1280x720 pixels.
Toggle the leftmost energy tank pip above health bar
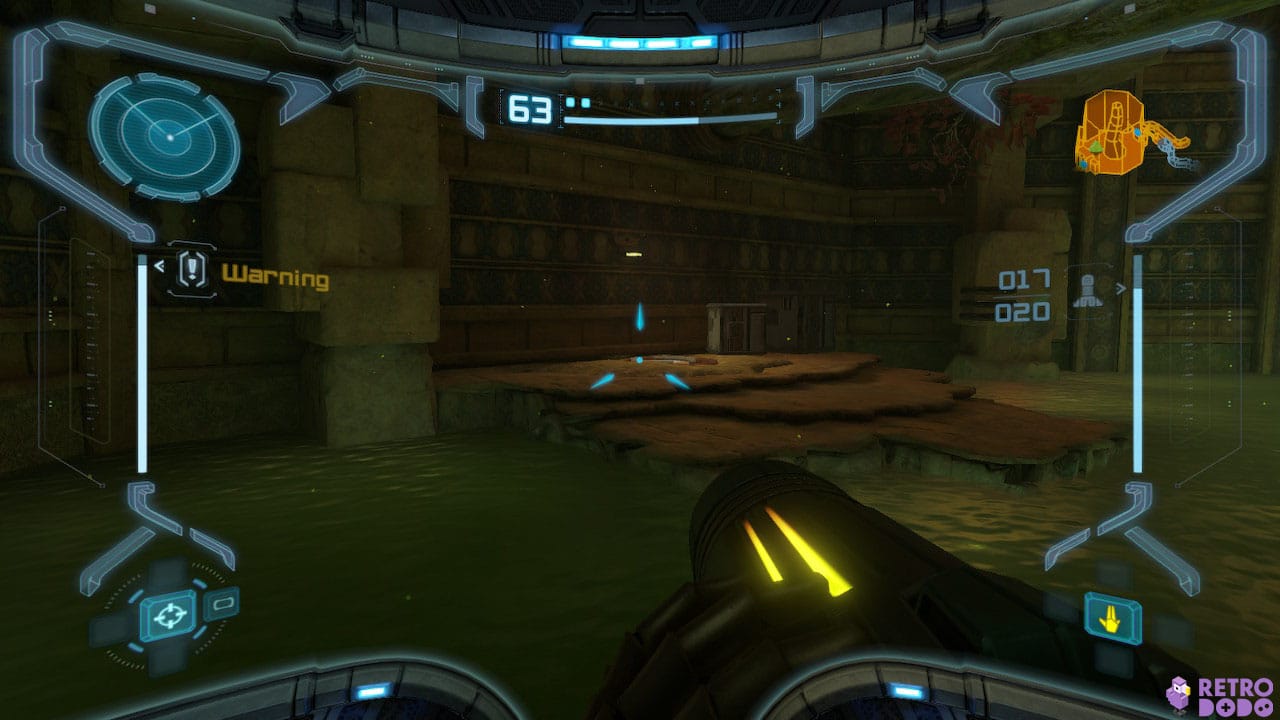click(x=571, y=101)
